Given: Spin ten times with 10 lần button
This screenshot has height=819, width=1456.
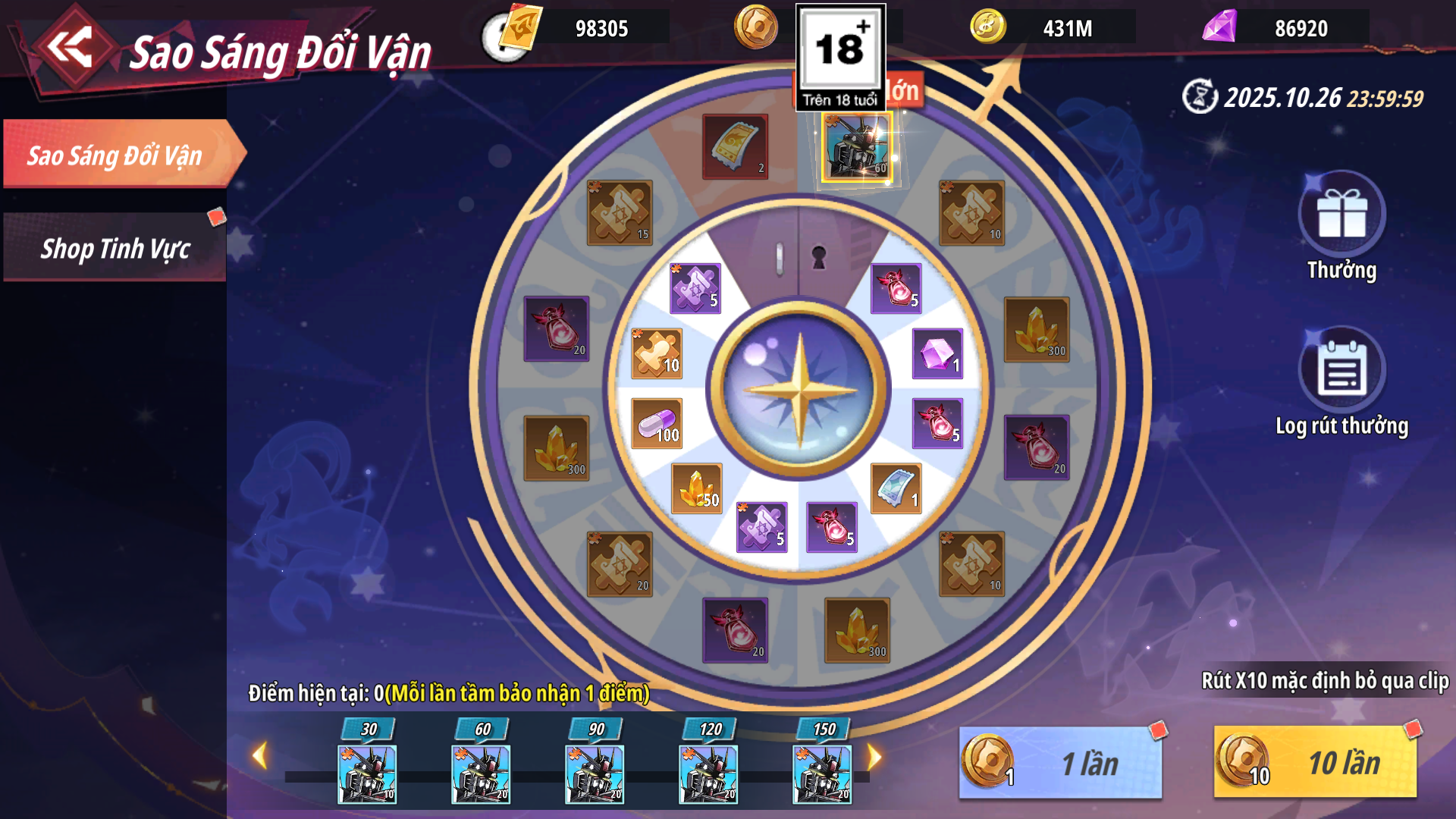Looking at the screenshot, I should [1315, 763].
